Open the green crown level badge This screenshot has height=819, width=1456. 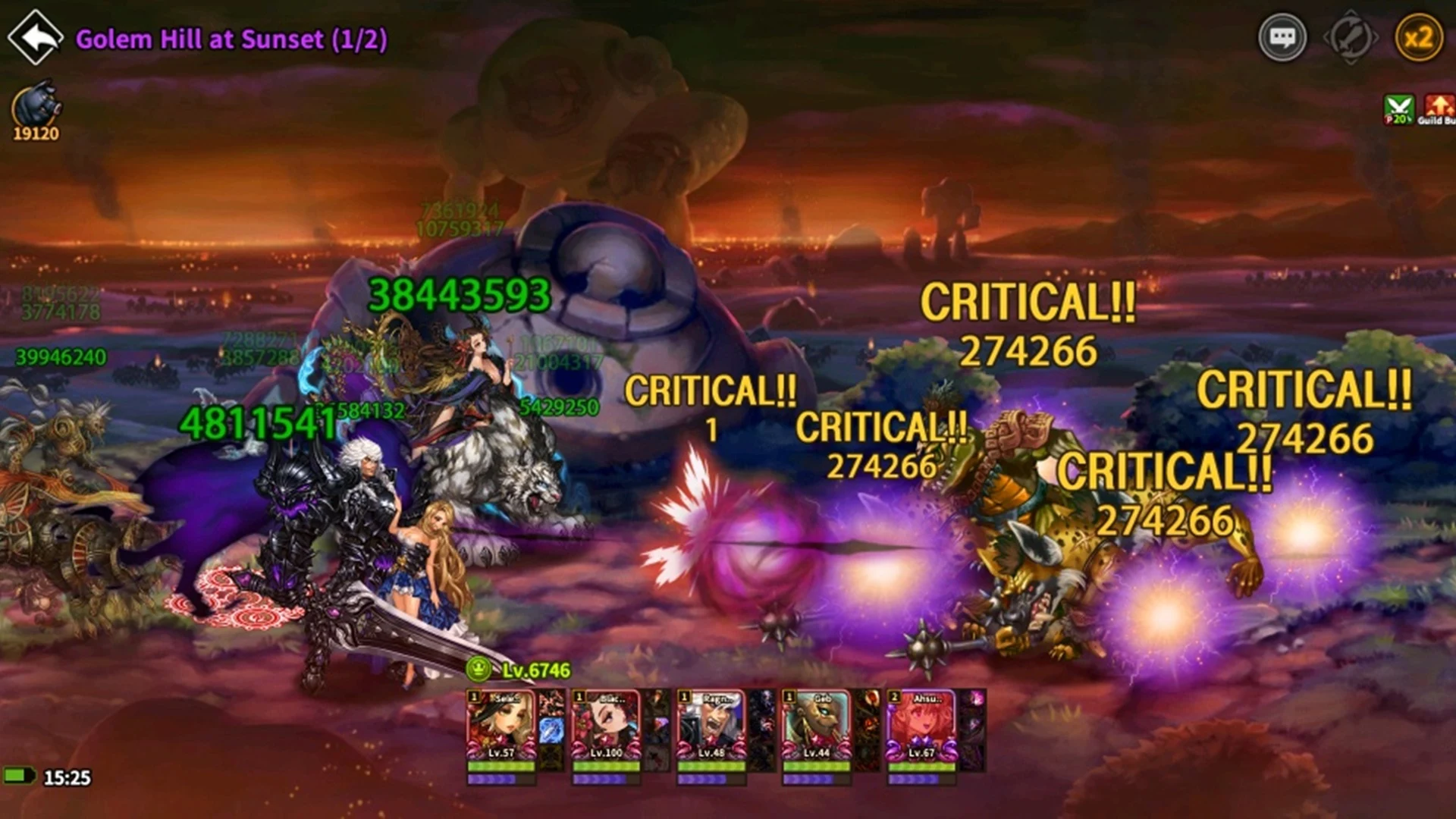[x=479, y=669]
